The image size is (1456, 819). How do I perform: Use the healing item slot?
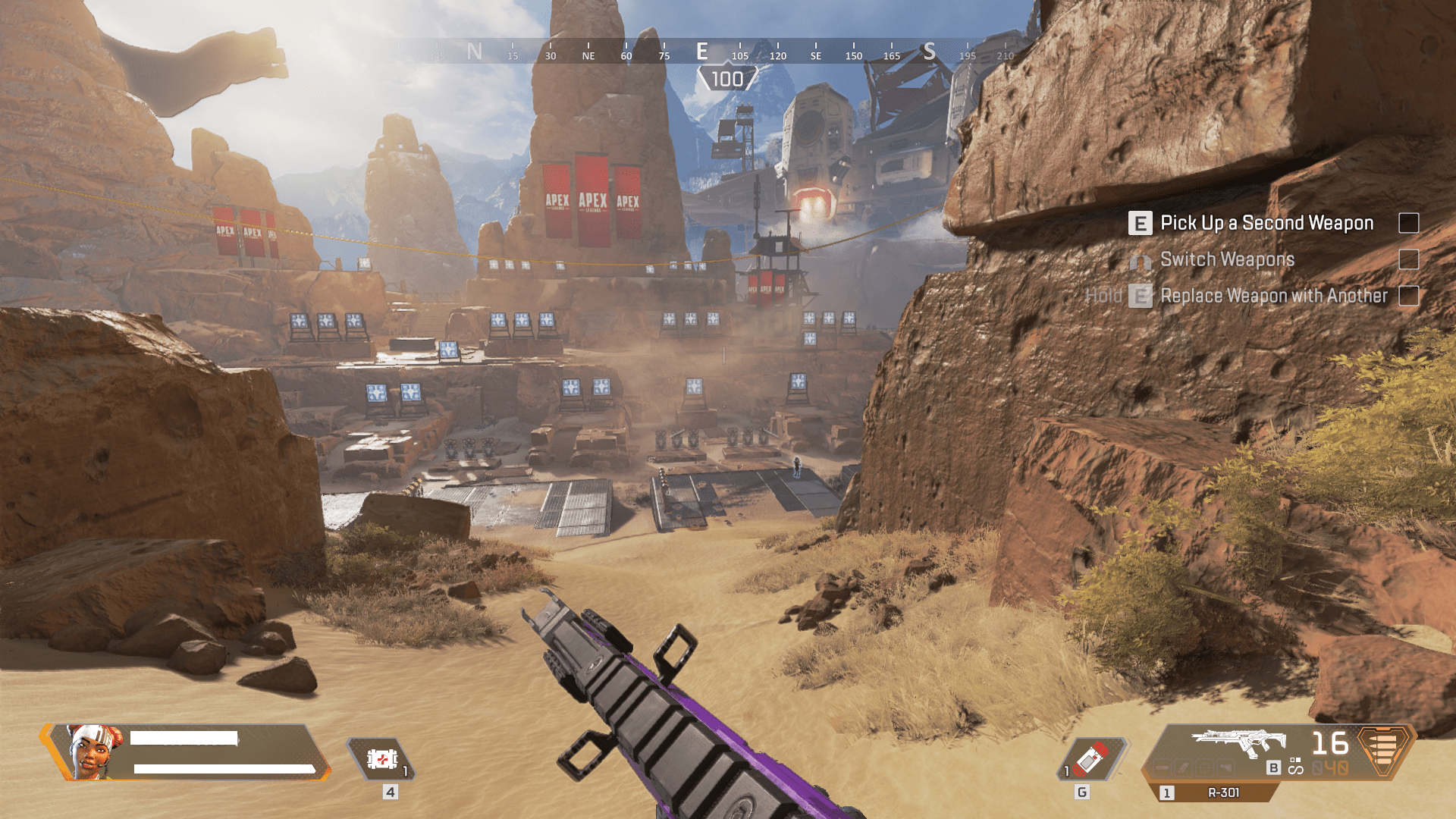[382, 758]
